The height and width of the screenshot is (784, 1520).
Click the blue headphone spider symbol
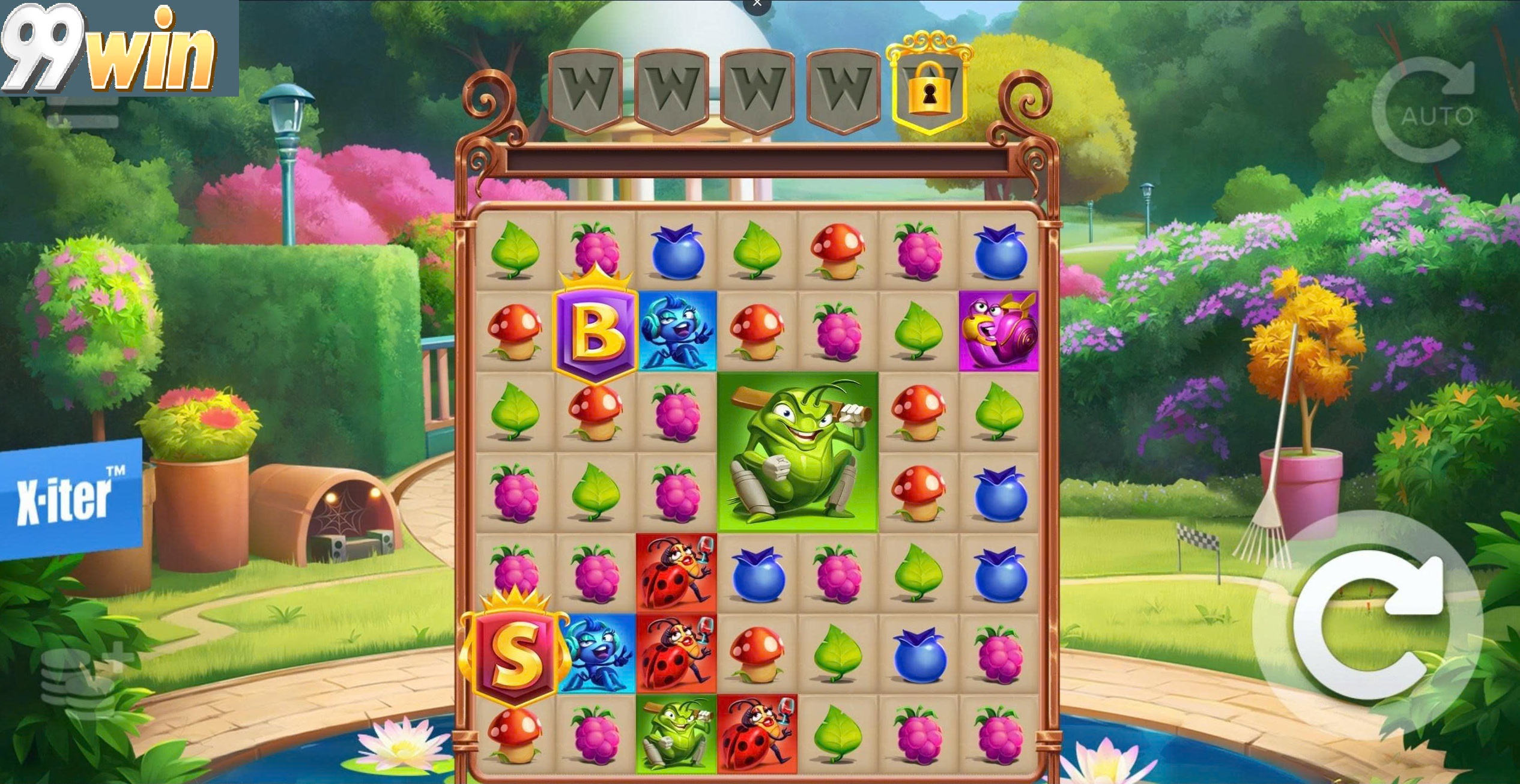(677, 330)
